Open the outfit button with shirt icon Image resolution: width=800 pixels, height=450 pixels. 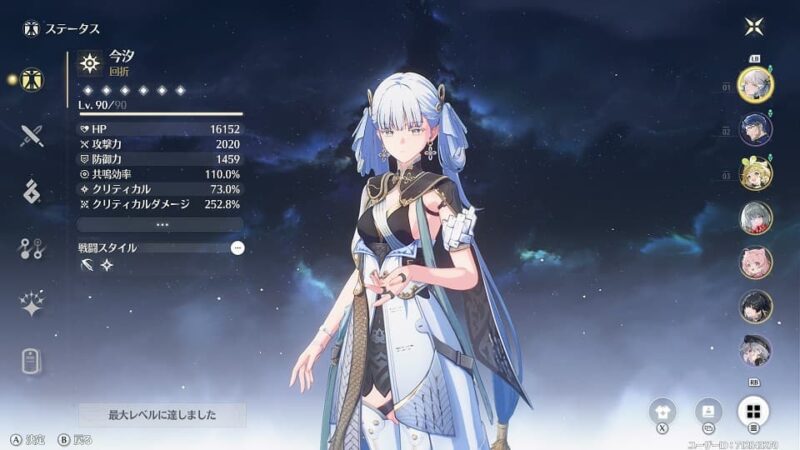(x=662, y=410)
